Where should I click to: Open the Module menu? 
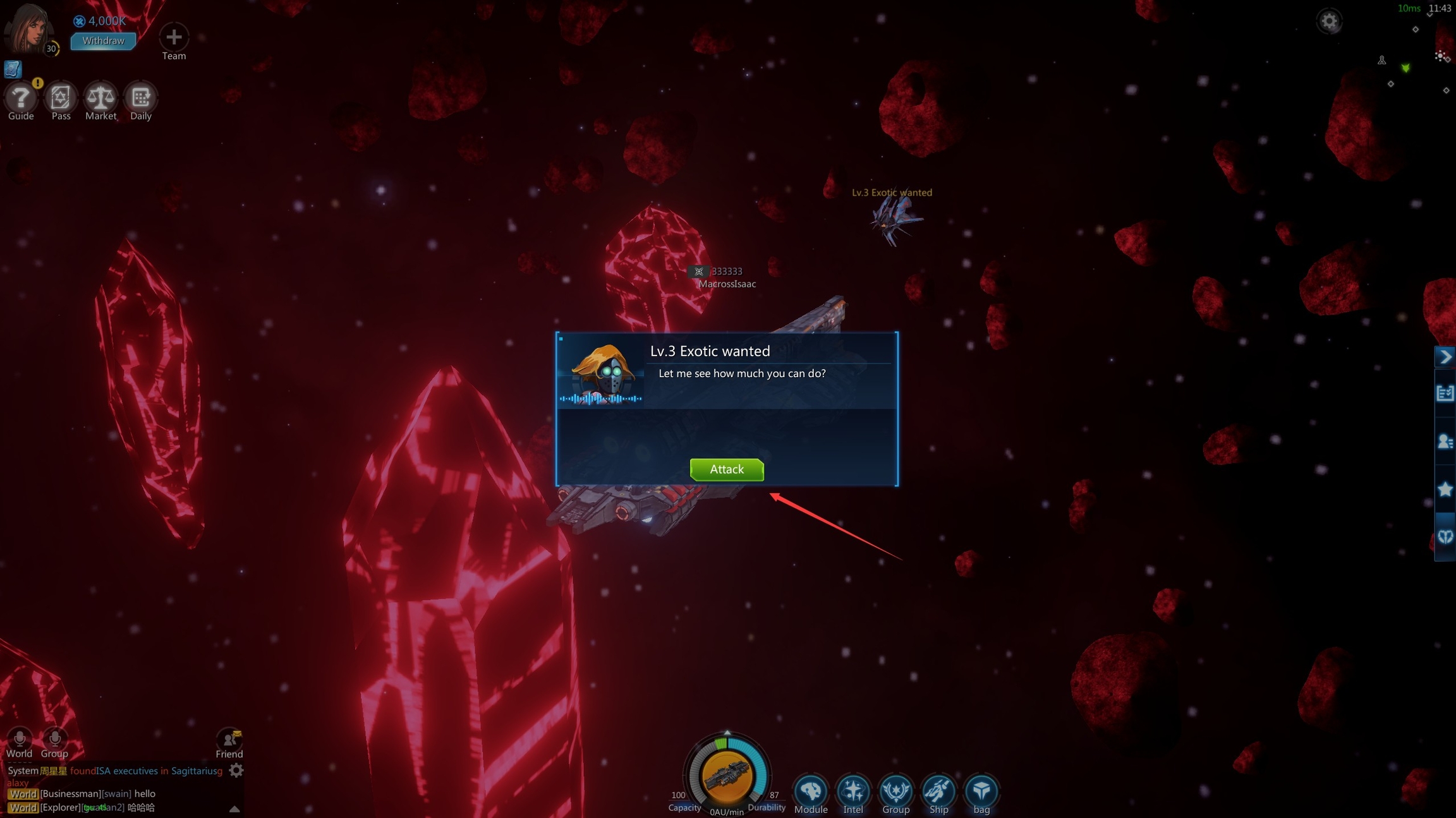coord(811,791)
